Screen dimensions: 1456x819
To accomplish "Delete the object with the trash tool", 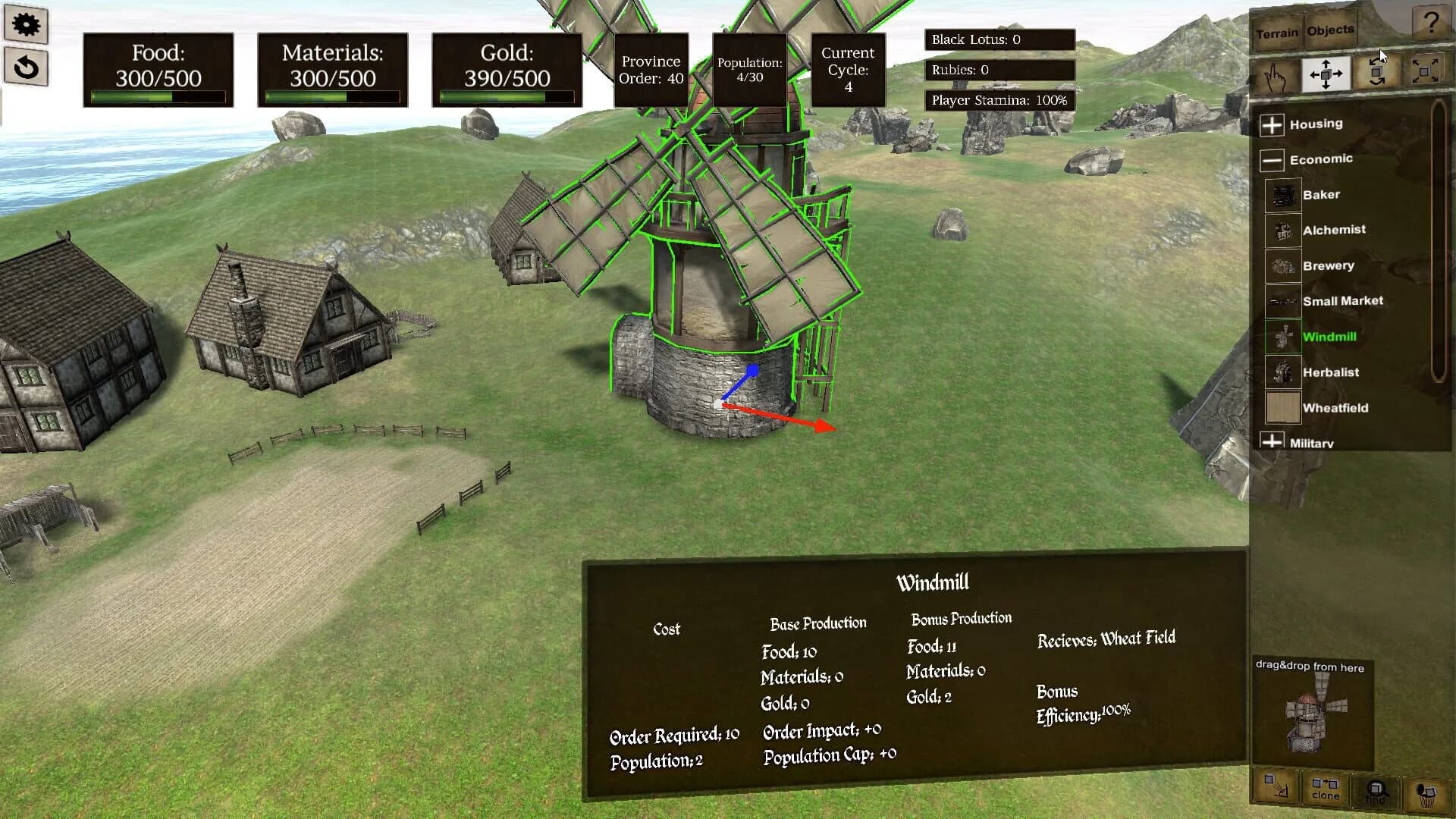I will pyautogui.click(x=1427, y=792).
